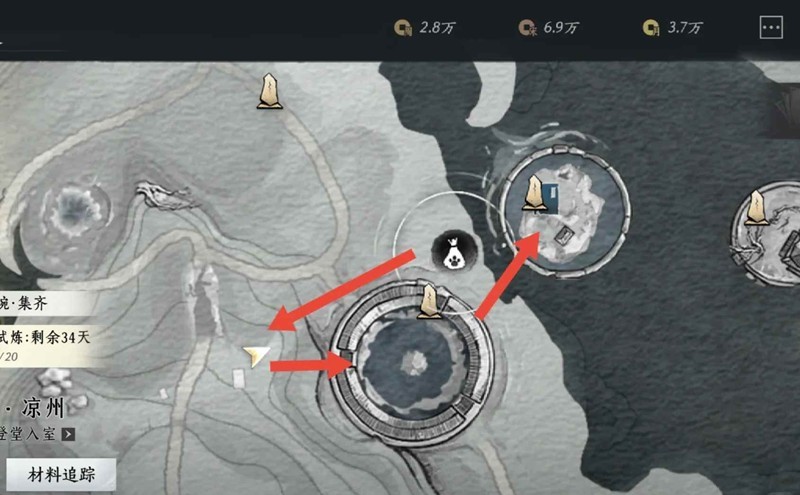
Task: Open the three-dot more options menu
Action: [x=771, y=28]
